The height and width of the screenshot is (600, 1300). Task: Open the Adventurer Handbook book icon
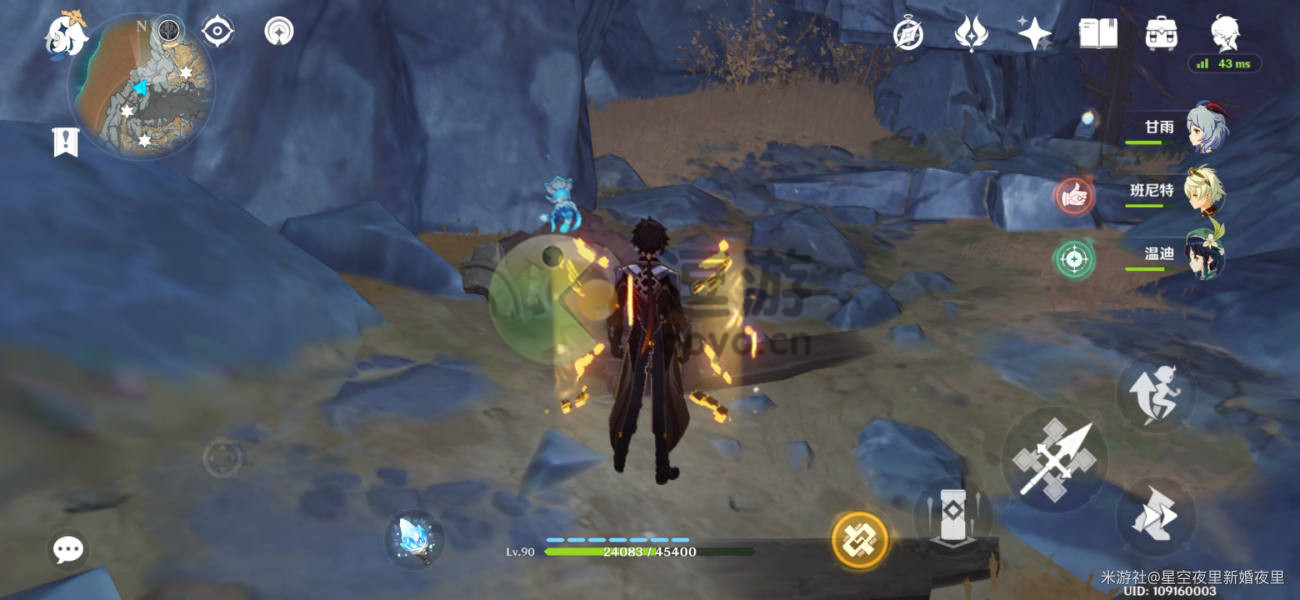[x=1098, y=34]
